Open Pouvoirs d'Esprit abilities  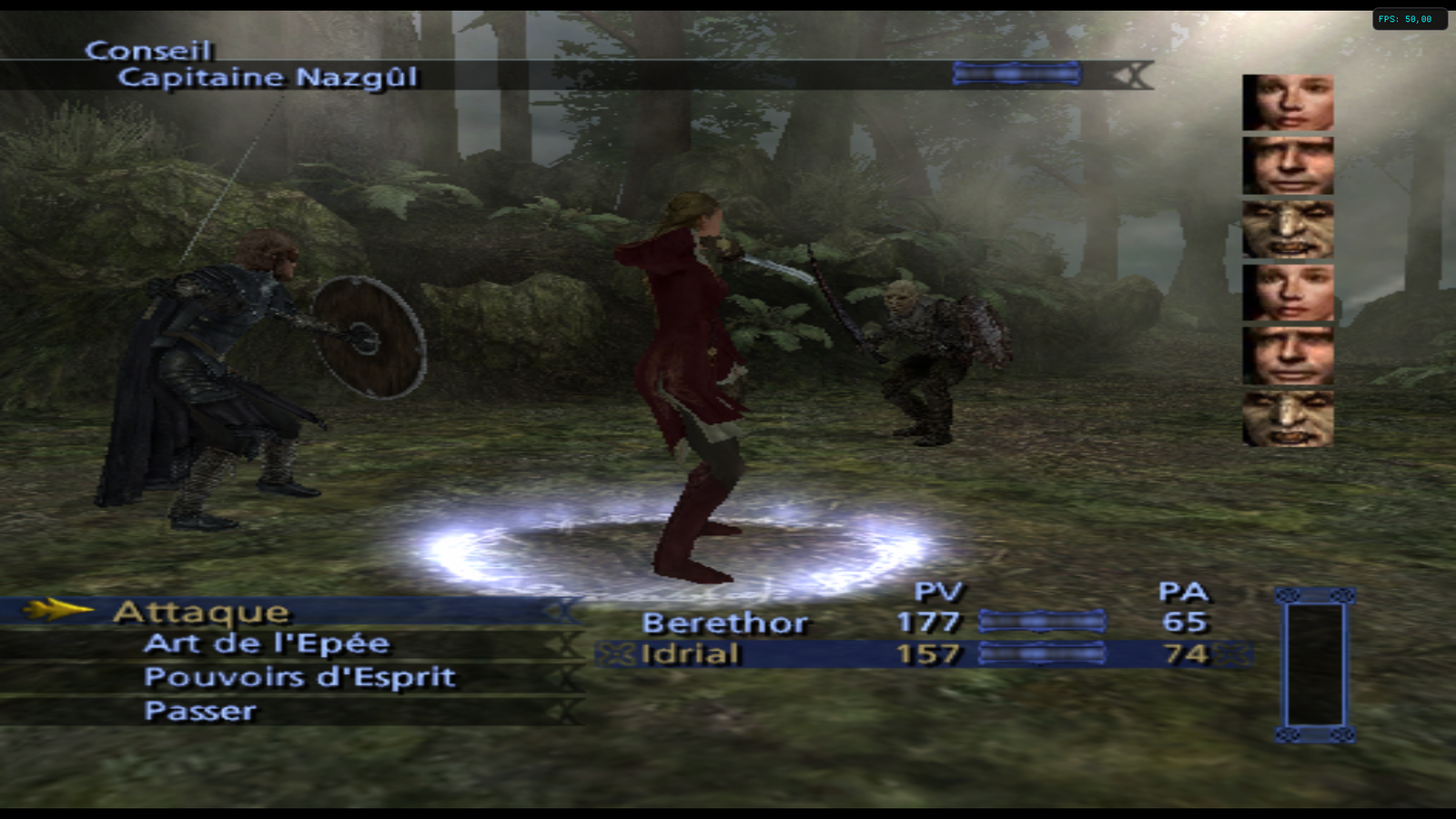298,678
